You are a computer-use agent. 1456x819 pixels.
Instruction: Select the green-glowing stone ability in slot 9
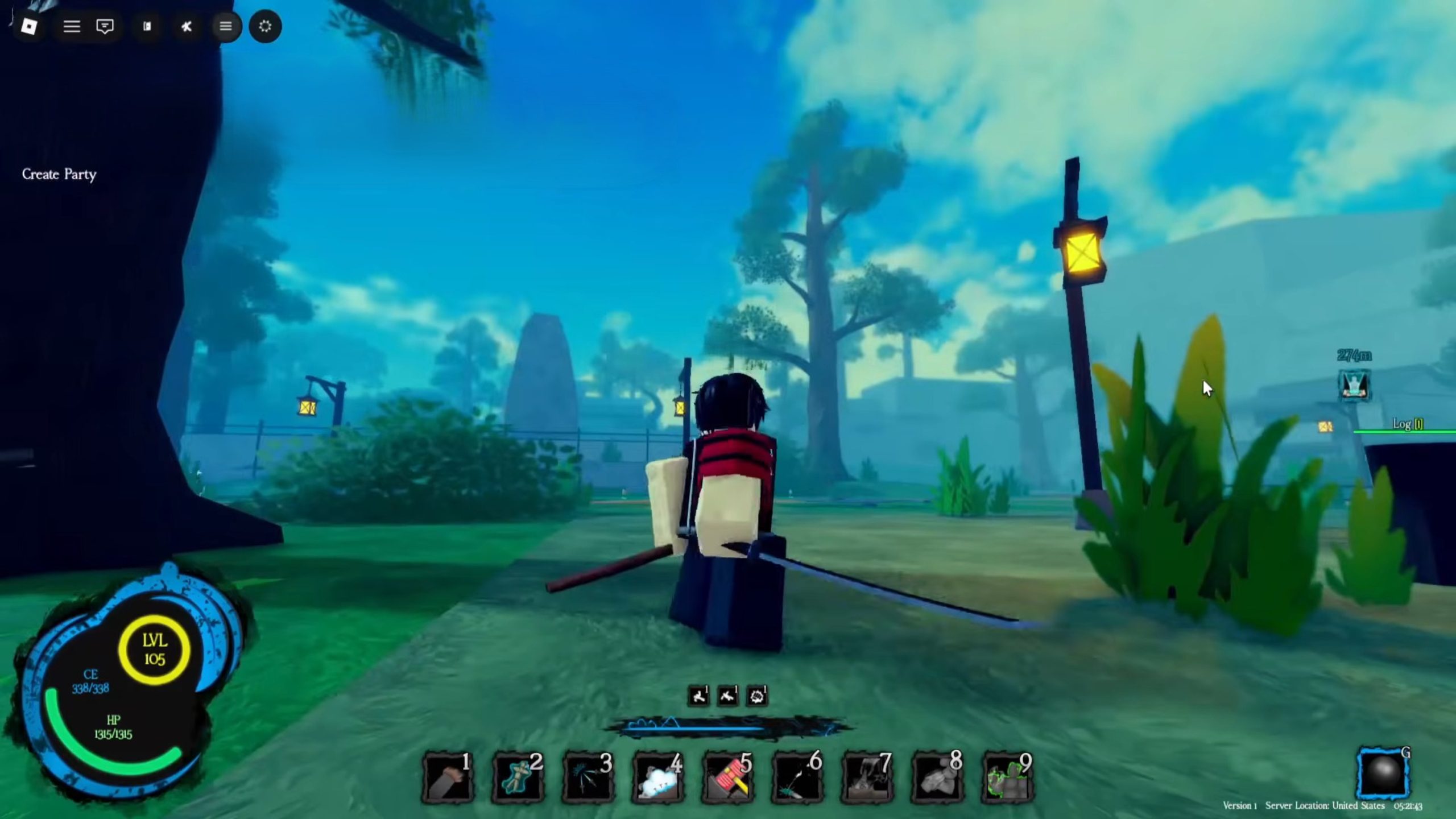click(x=1008, y=777)
